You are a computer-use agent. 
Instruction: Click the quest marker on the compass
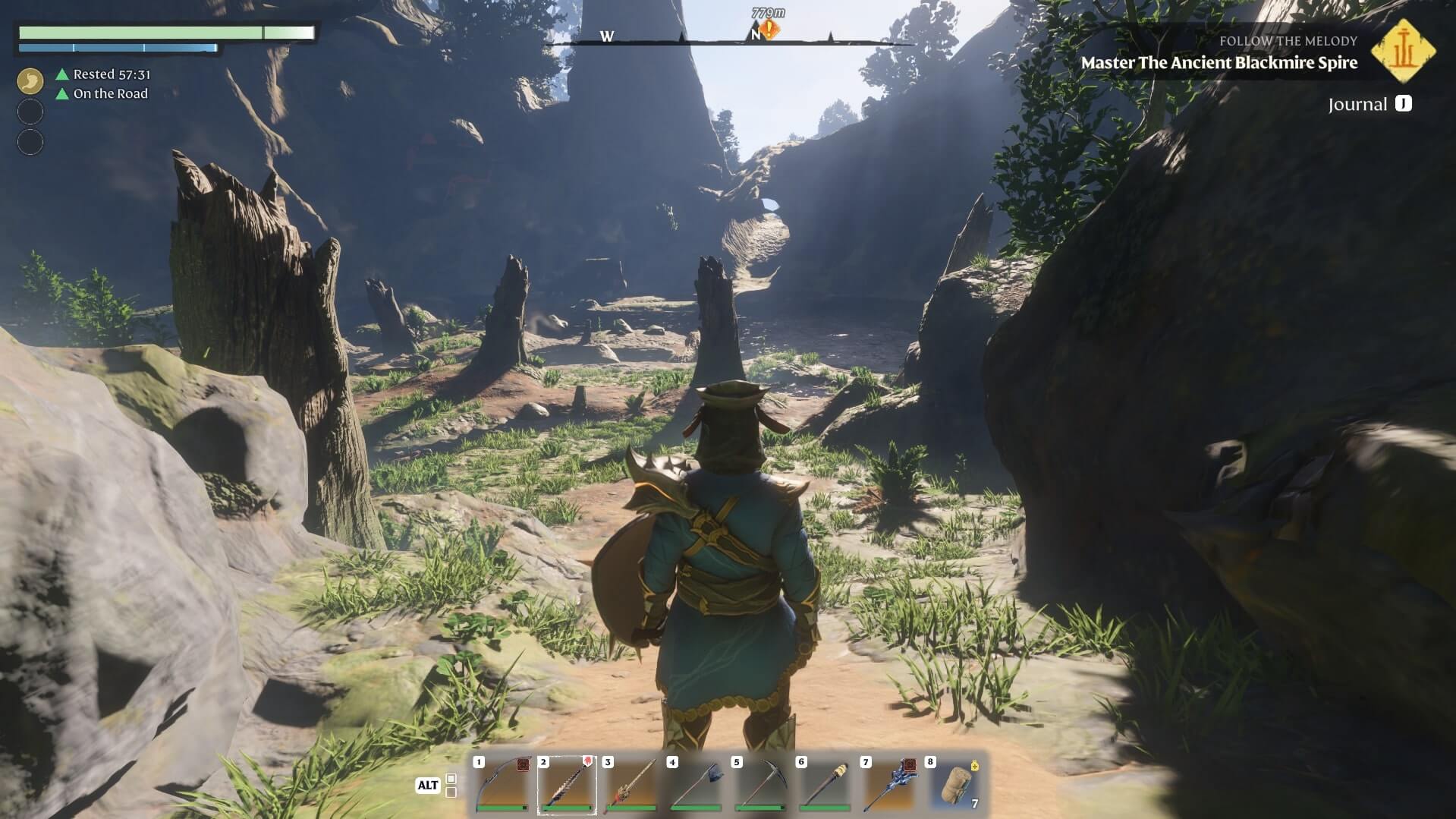770,30
